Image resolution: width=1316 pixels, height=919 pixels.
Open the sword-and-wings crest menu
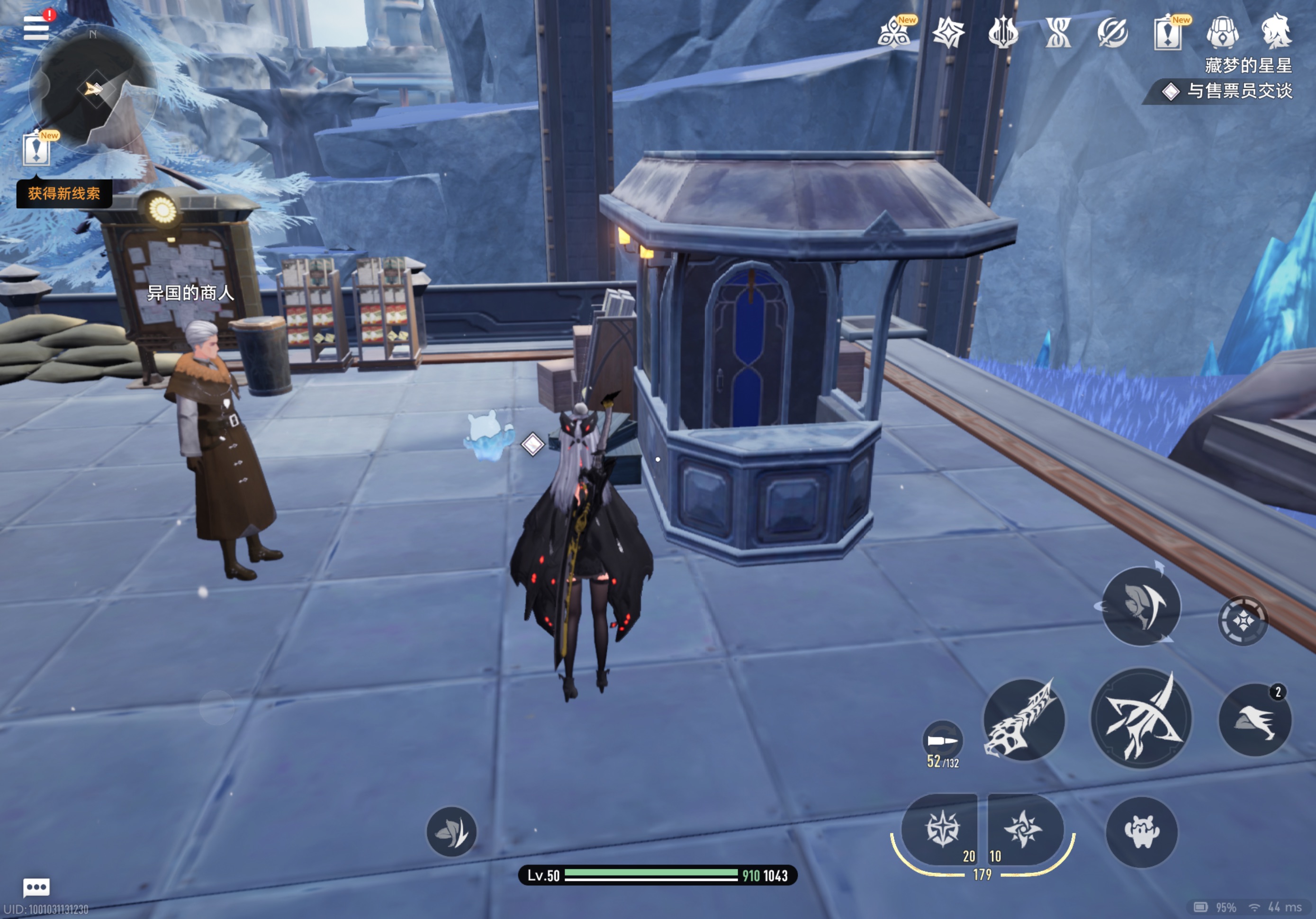(1003, 32)
